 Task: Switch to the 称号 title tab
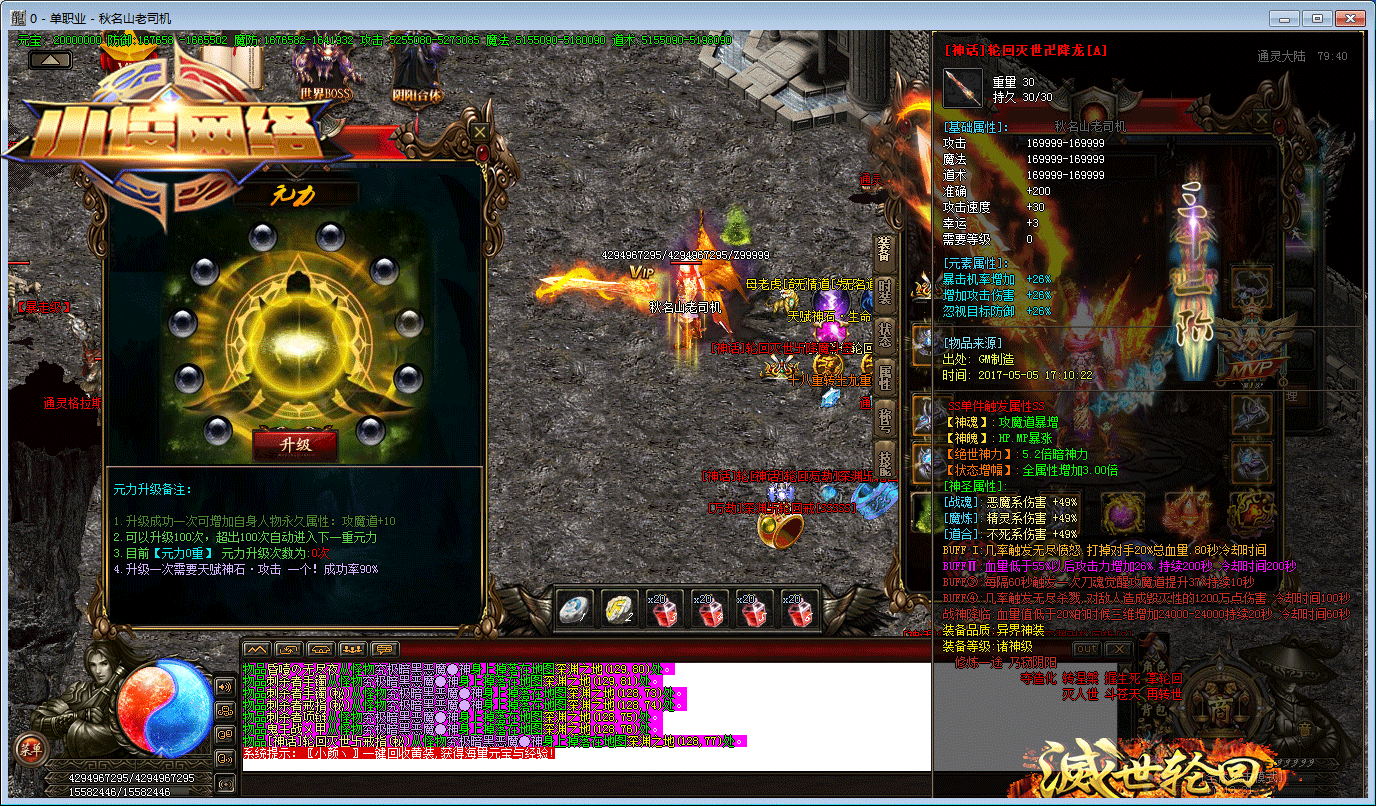click(x=884, y=419)
